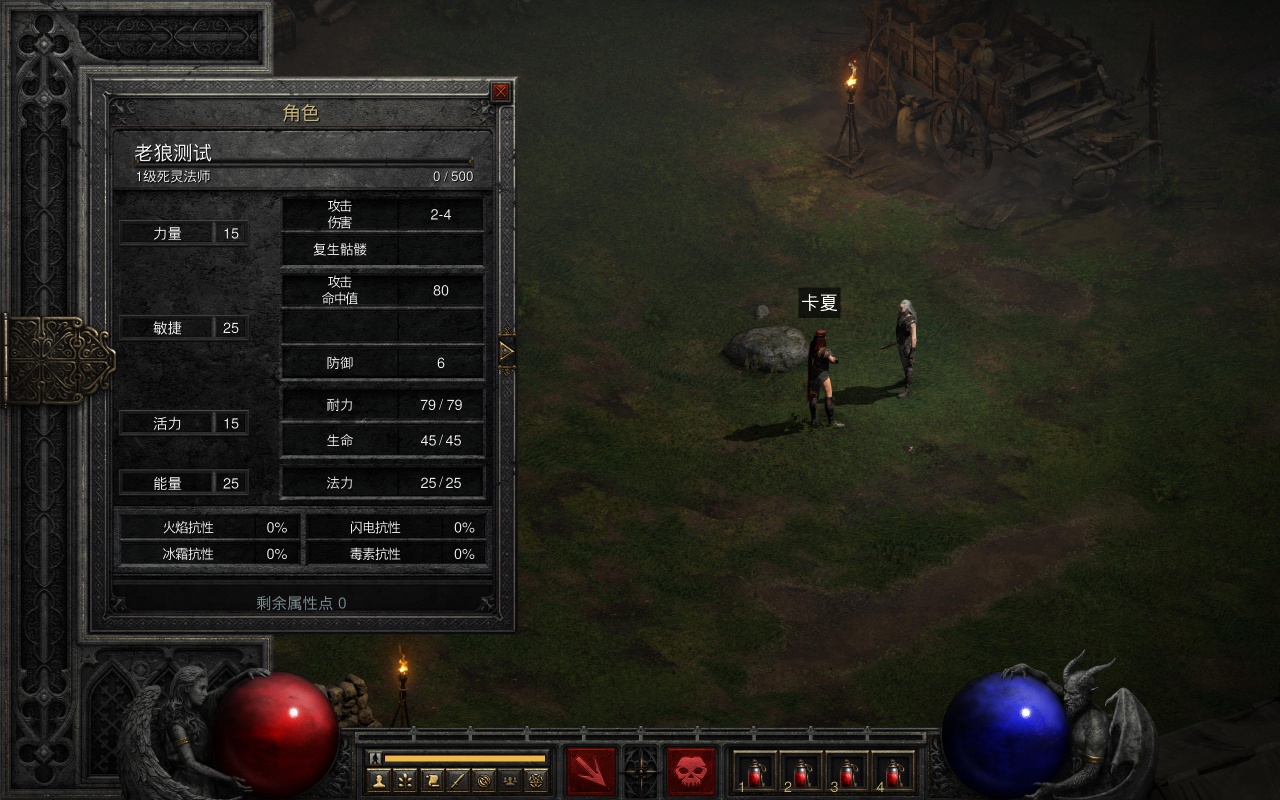Image resolution: width=1280 pixels, height=800 pixels.
Task: Select the right-click Raise Skeleton skill
Action: coord(691,772)
